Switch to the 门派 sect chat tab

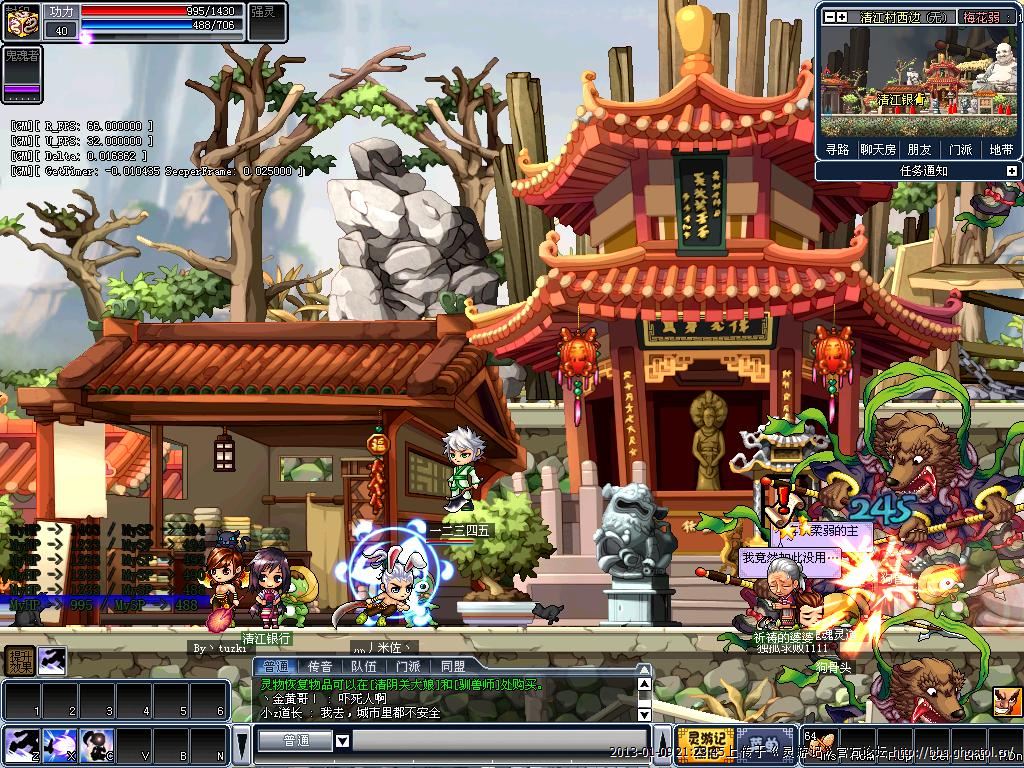tap(408, 666)
